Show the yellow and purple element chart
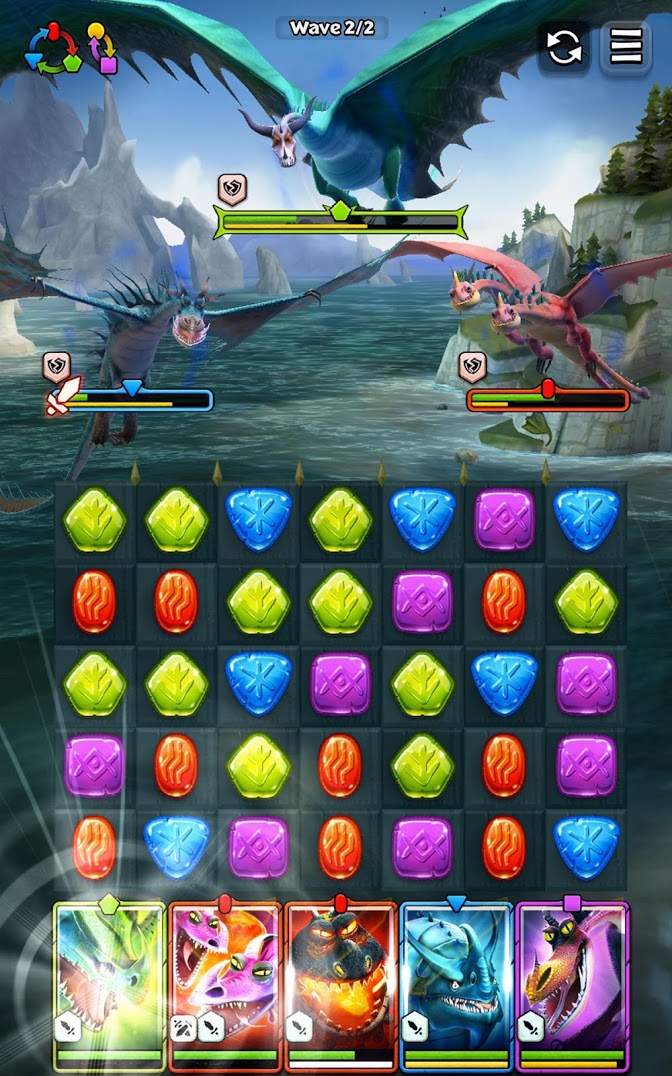 pyautogui.click(x=101, y=47)
